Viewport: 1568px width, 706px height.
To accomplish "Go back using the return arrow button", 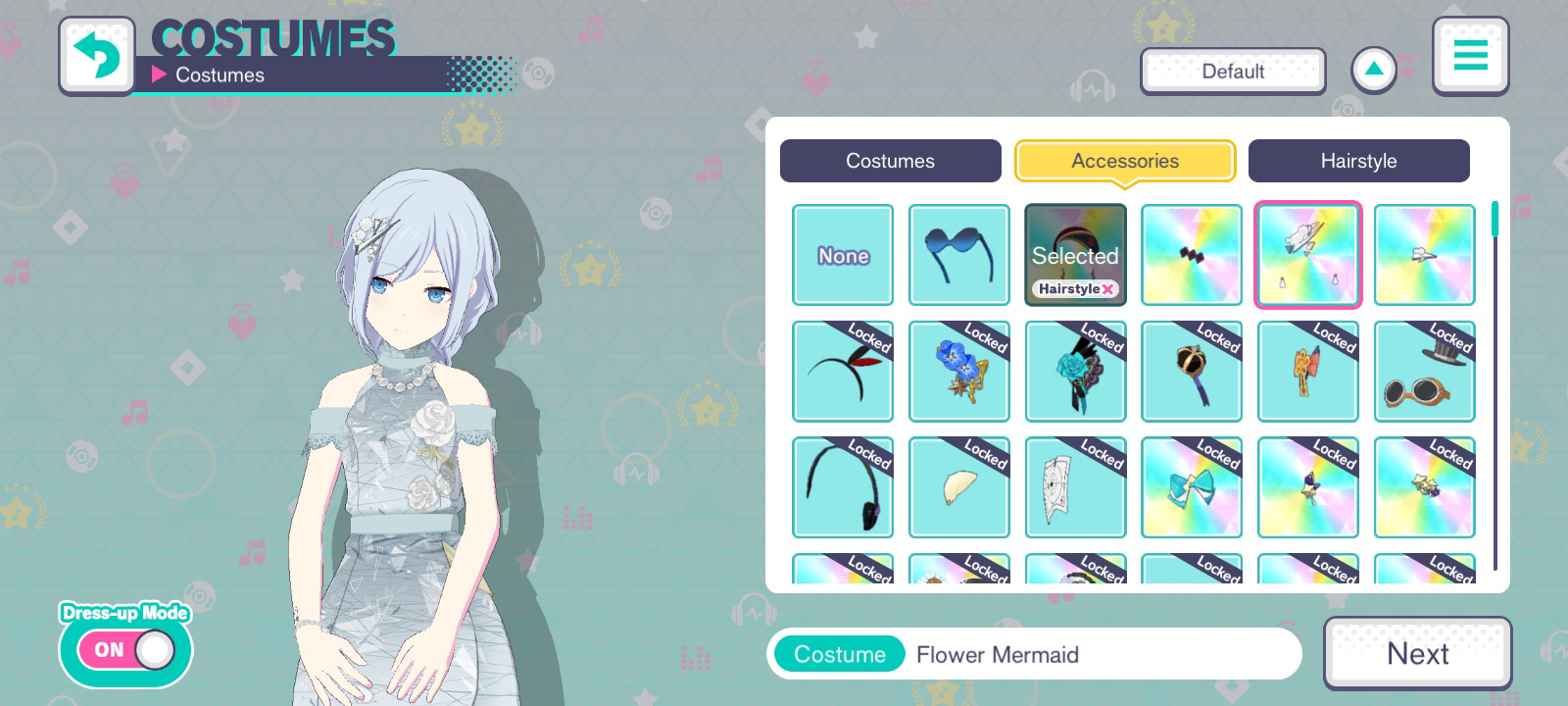I will point(96,56).
